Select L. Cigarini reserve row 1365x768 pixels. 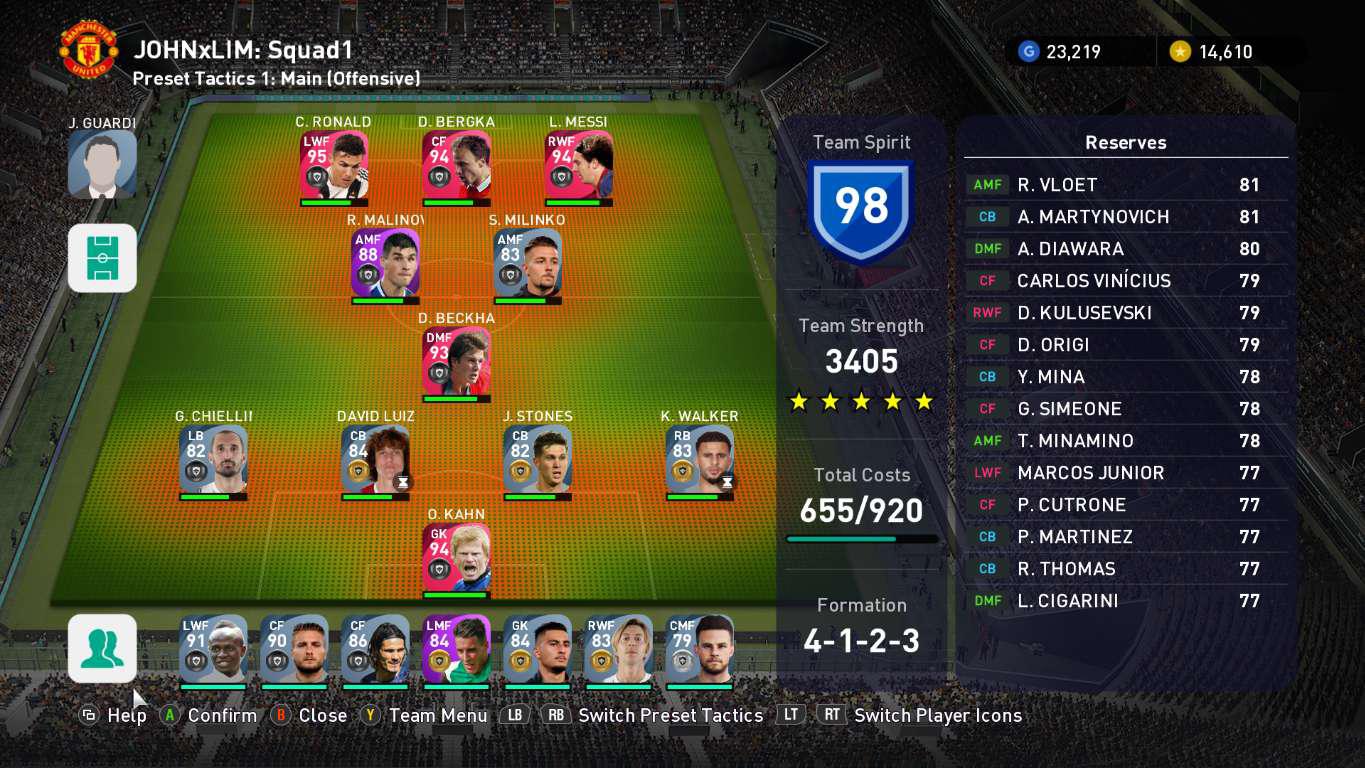1126,601
